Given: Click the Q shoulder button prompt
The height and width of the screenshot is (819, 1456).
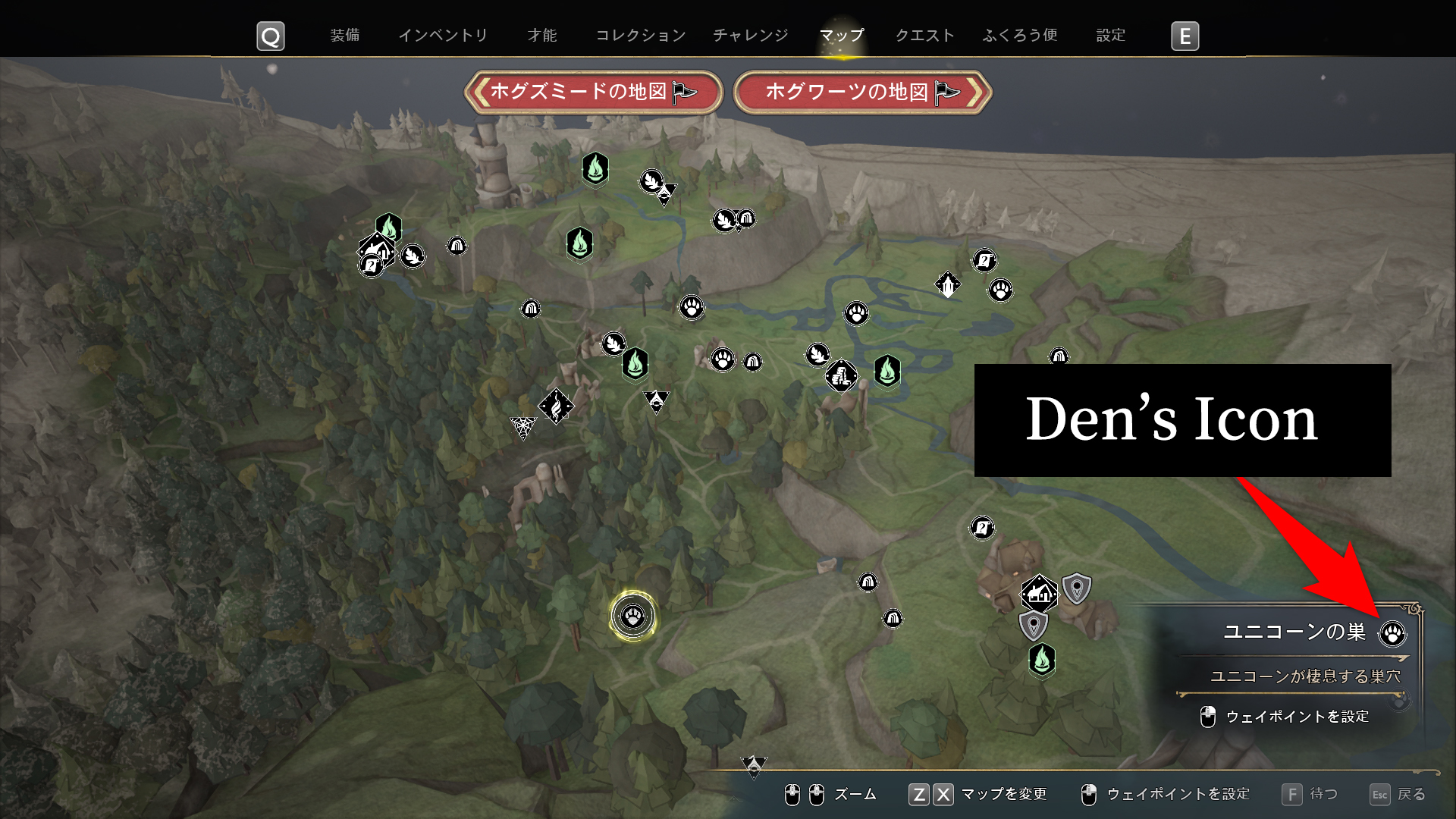Looking at the screenshot, I should pyautogui.click(x=270, y=36).
